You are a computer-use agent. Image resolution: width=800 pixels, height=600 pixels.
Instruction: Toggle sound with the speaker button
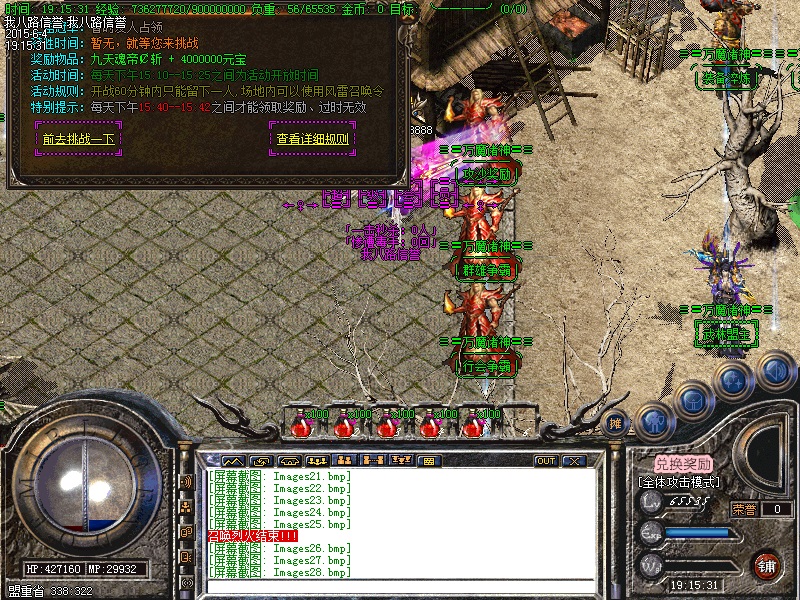click(773, 372)
